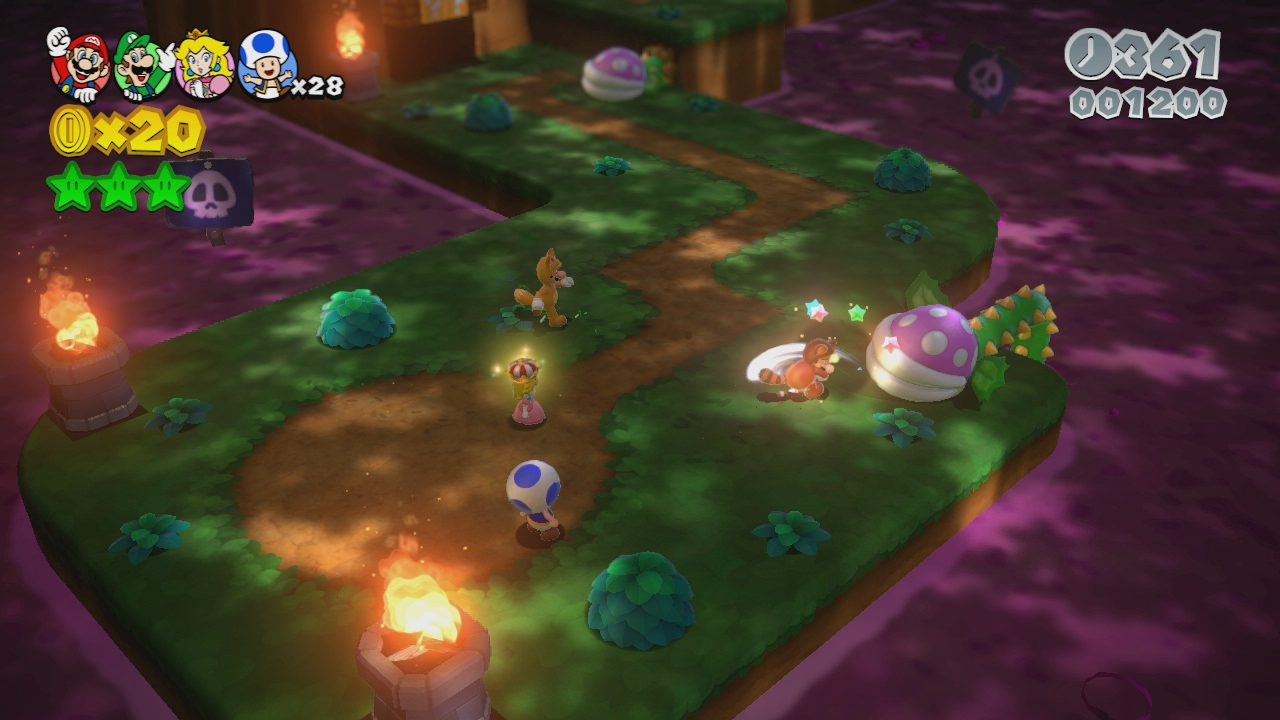Click the blue Toad portrait icon
1280x720 pixels.
pos(266,64)
